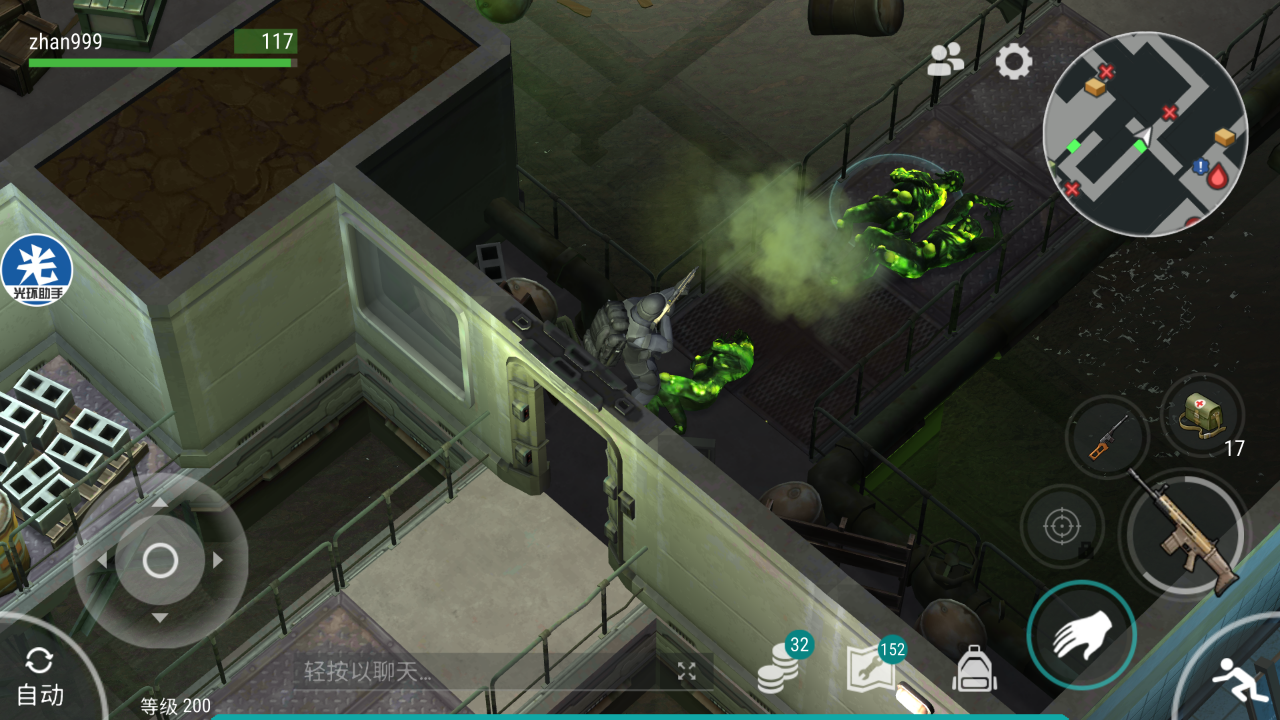This screenshot has height=720, width=1280.
Task: Open the backpack inventory
Action: click(x=974, y=668)
